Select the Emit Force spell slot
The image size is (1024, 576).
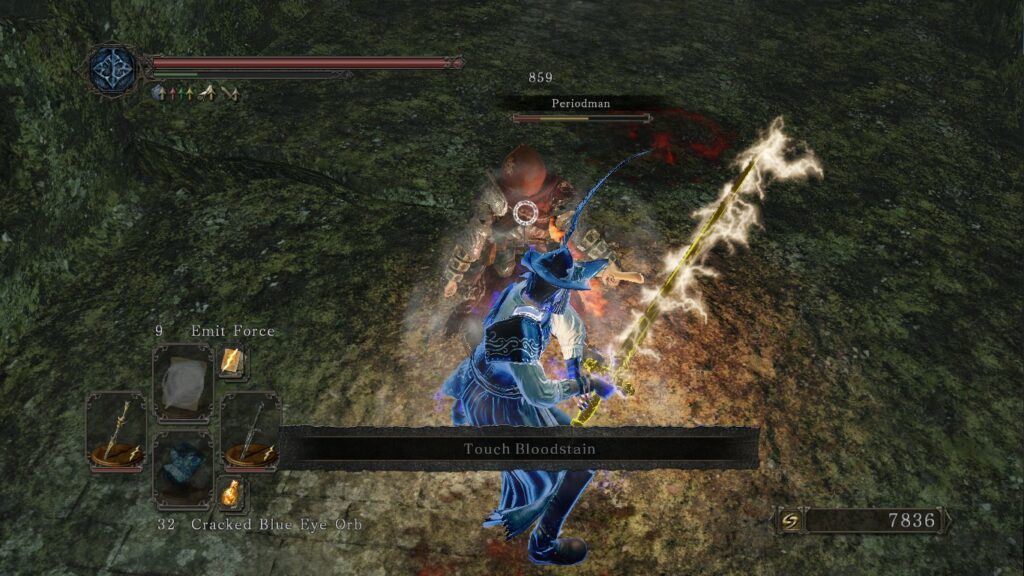click(183, 382)
